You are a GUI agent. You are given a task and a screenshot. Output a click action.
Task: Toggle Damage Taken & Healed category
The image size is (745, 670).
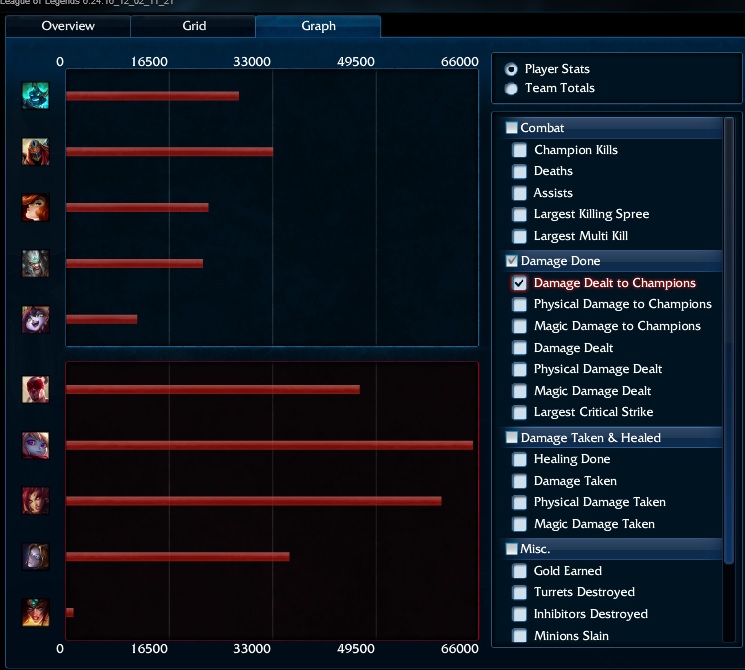click(512, 438)
